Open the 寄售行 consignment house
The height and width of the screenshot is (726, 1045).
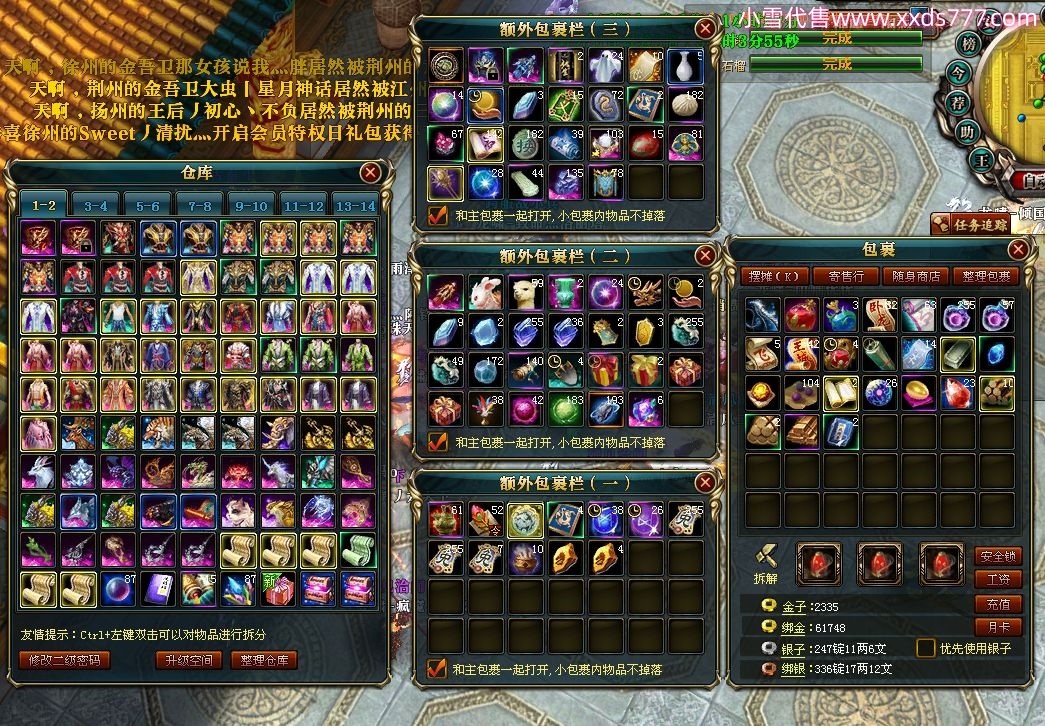846,276
